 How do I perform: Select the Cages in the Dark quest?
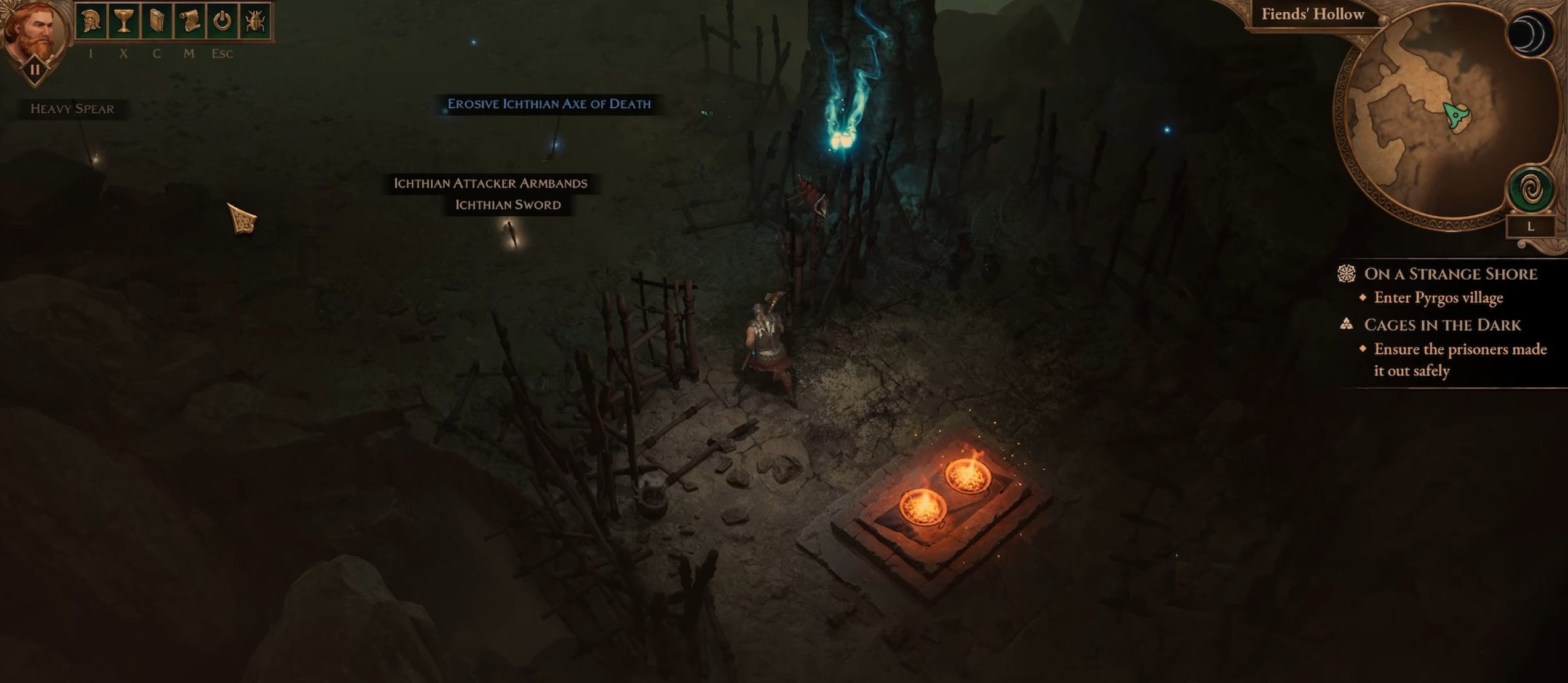[1442, 325]
